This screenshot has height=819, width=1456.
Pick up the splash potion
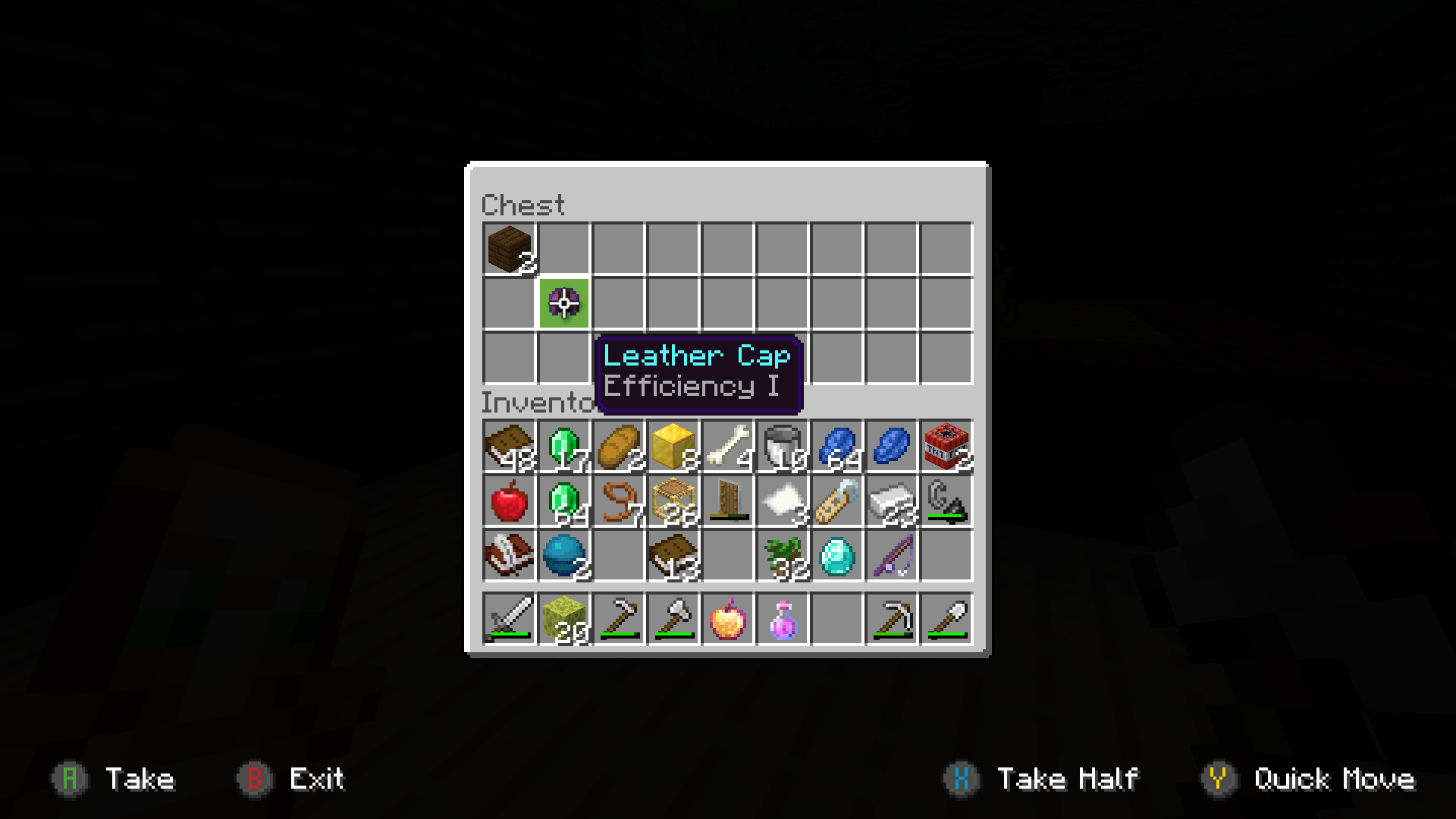coord(783,619)
